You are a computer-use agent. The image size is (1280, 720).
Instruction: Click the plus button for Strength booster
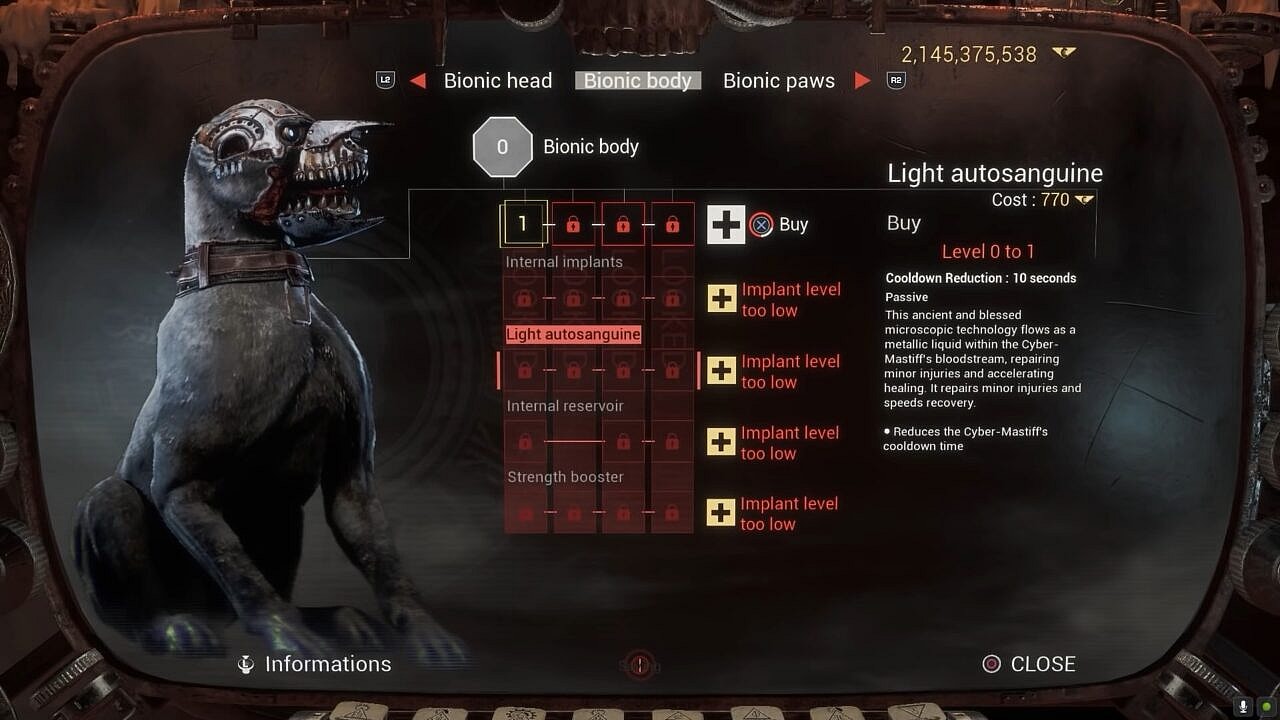coord(721,513)
